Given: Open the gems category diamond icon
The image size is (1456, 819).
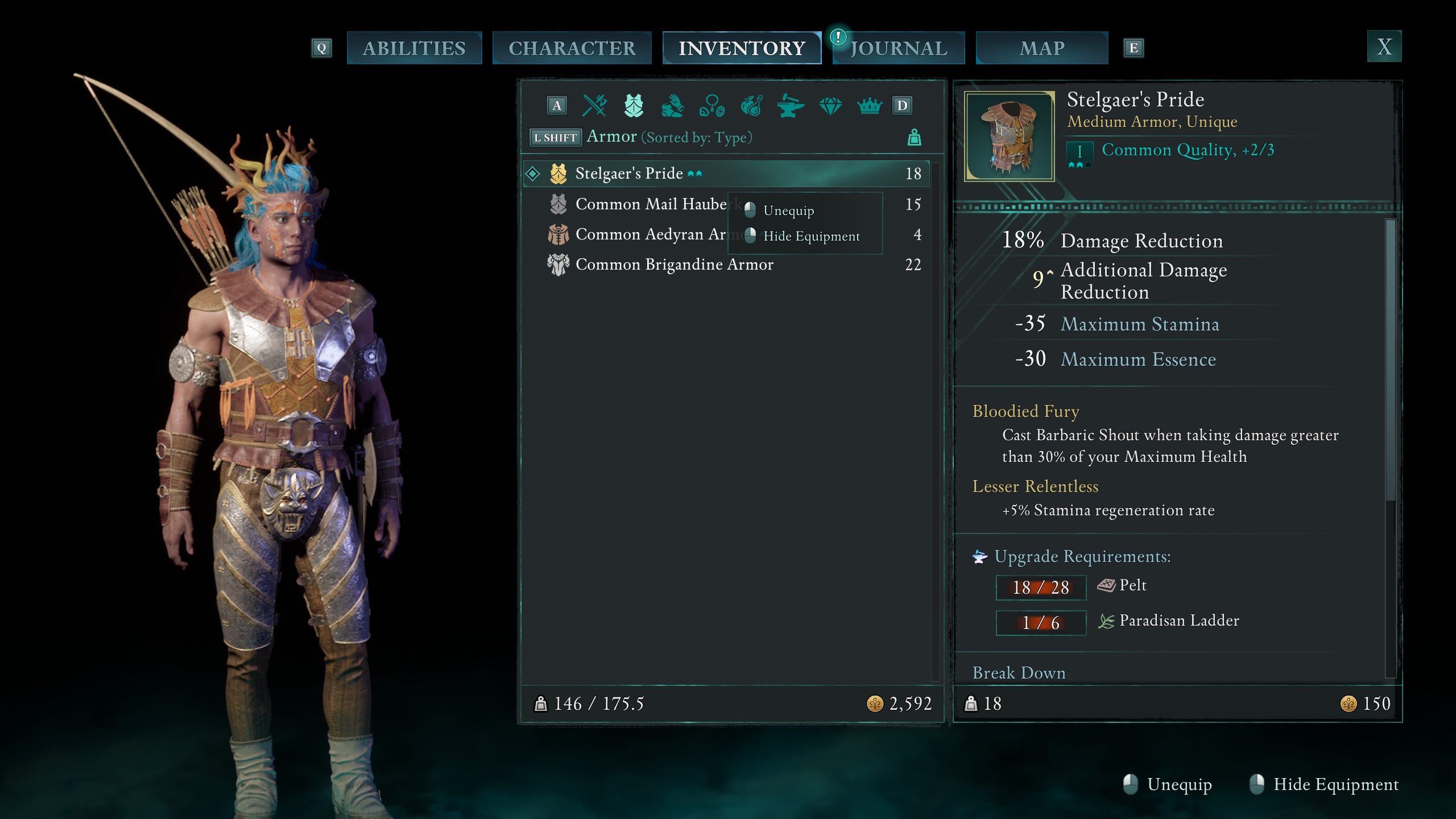Looking at the screenshot, I should tap(831, 105).
